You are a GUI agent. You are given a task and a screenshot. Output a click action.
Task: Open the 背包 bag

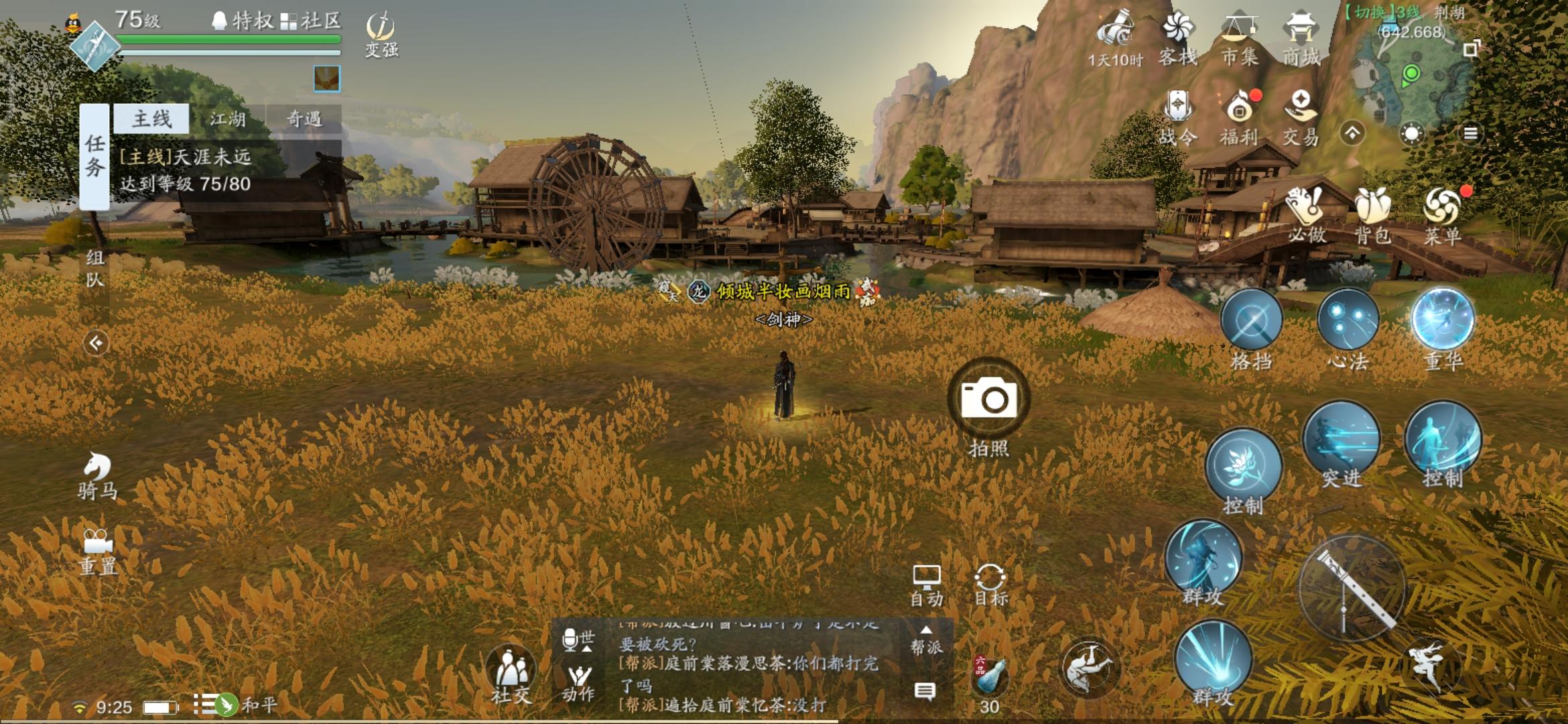(x=1372, y=215)
